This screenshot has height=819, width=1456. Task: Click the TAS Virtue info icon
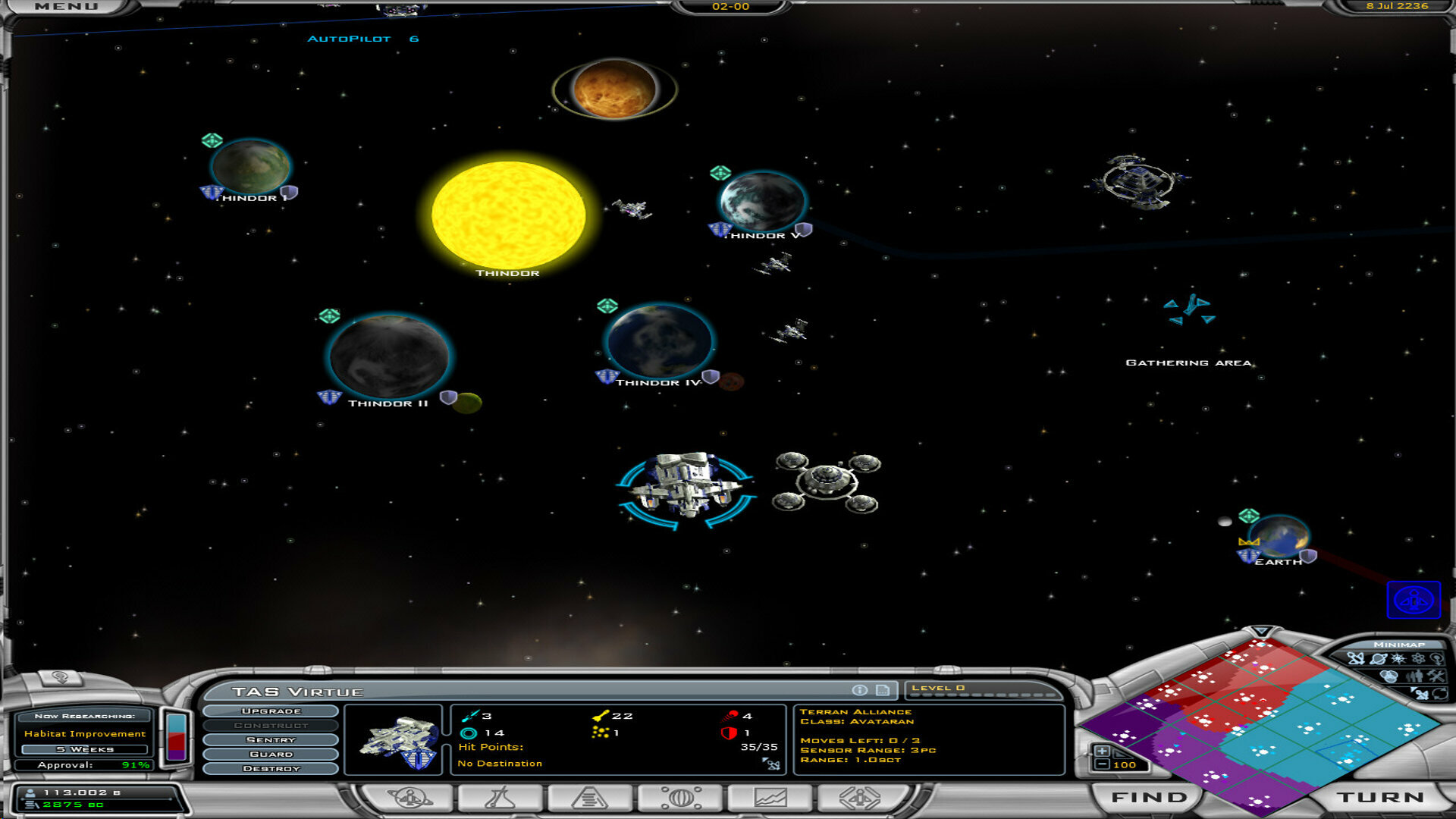859,690
